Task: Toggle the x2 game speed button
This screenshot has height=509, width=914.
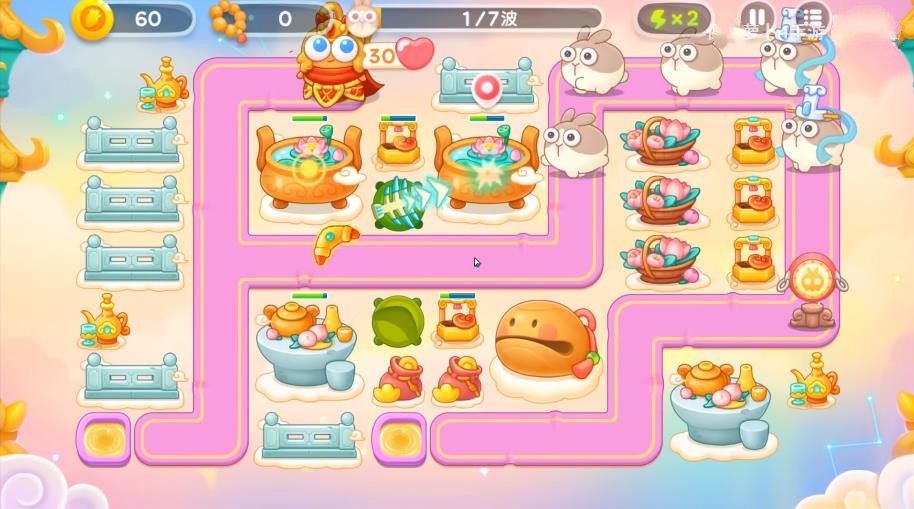Action: pos(675,18)
